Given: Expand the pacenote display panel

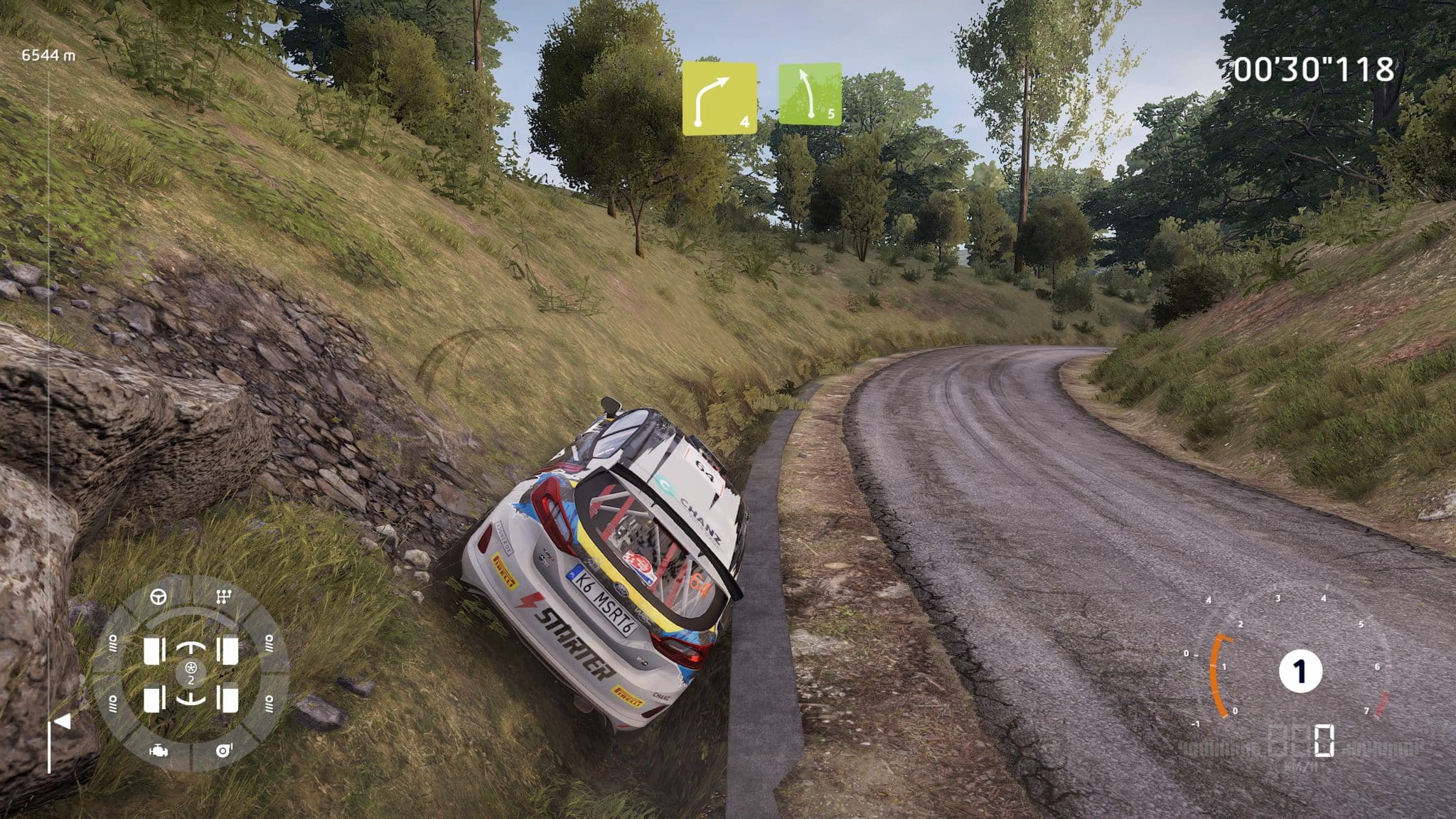Looking at the screenshot, I should pos(764,96).
